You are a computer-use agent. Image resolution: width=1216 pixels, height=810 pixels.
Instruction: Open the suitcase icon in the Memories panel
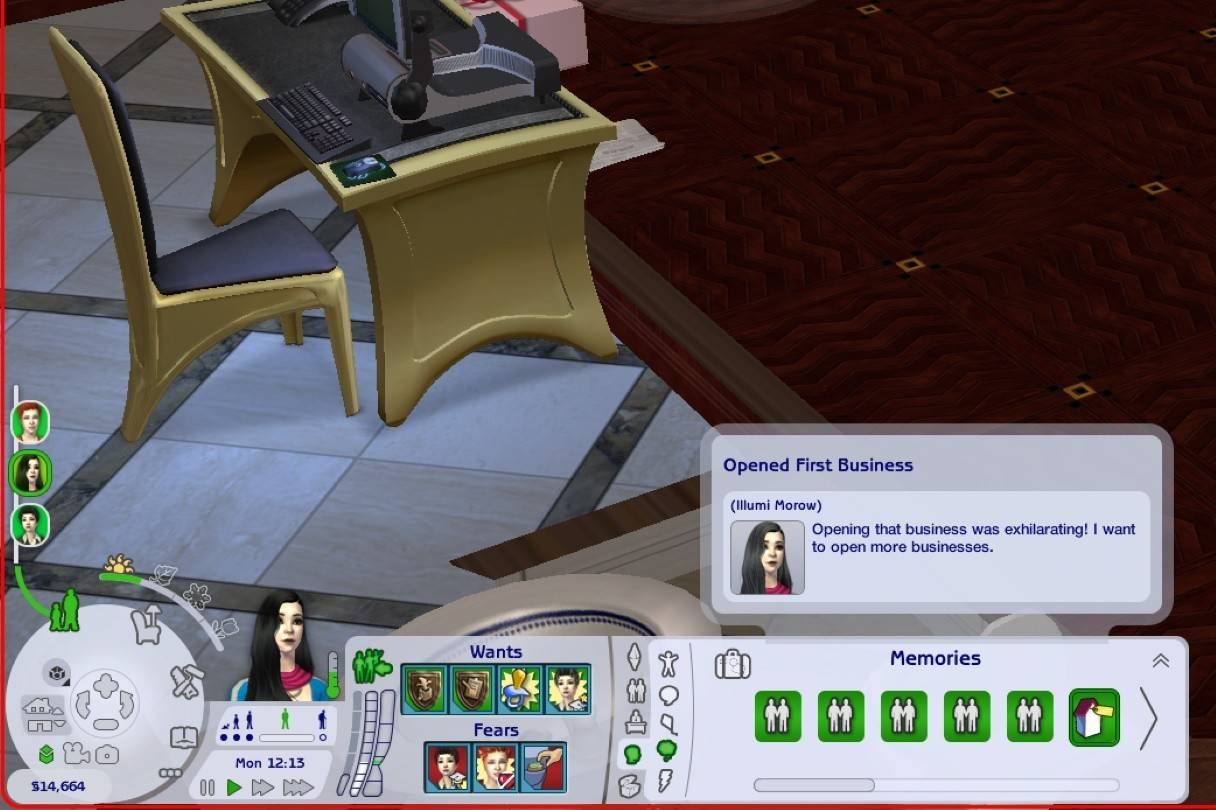(733, 664)
